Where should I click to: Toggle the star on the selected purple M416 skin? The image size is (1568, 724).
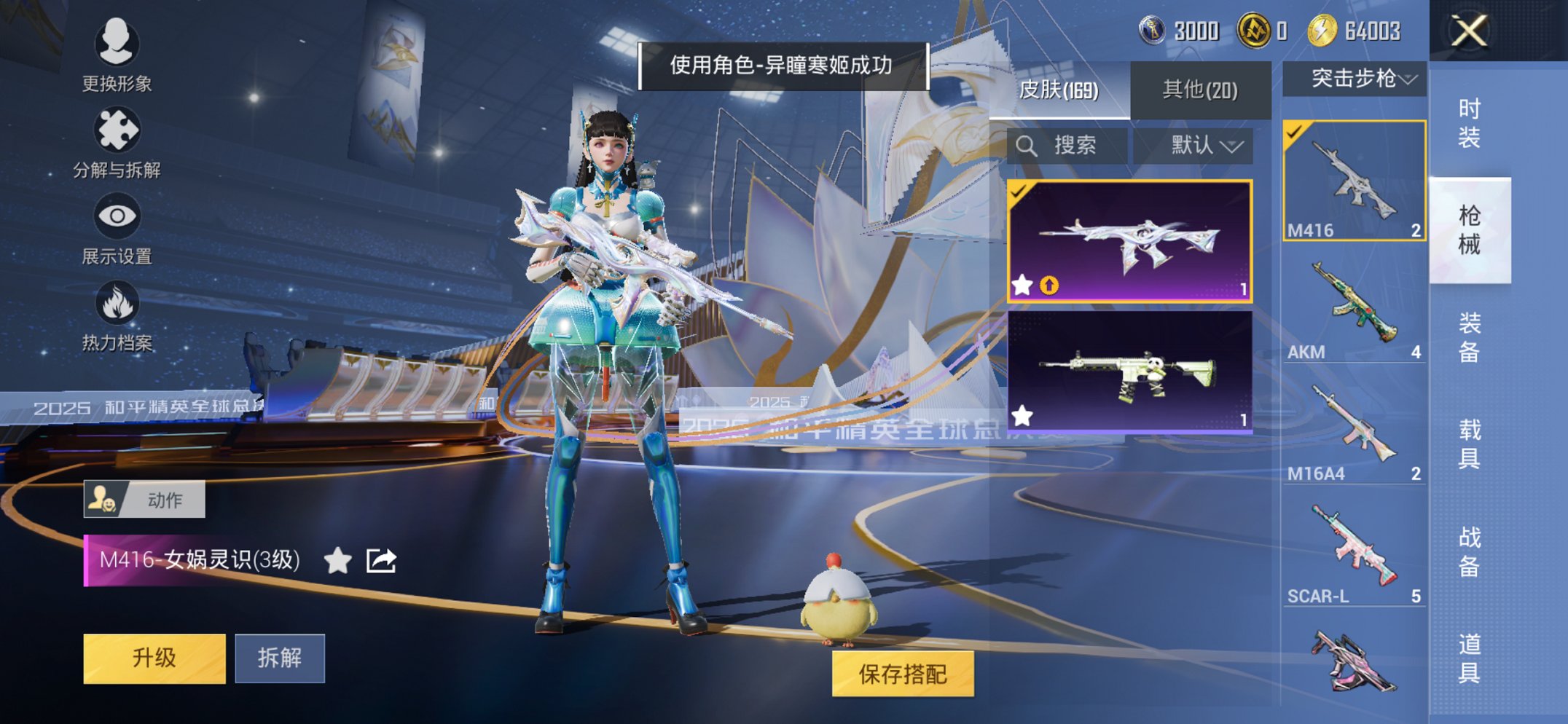pos(1023,284)
